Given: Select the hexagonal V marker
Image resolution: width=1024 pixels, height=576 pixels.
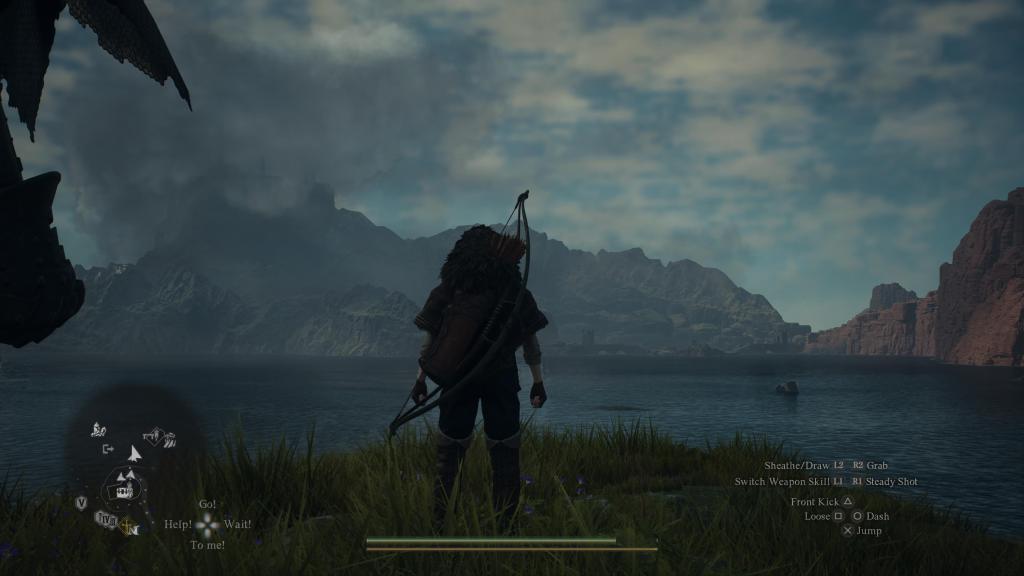Looking at the screenshot, I should (x=81, y=503).
